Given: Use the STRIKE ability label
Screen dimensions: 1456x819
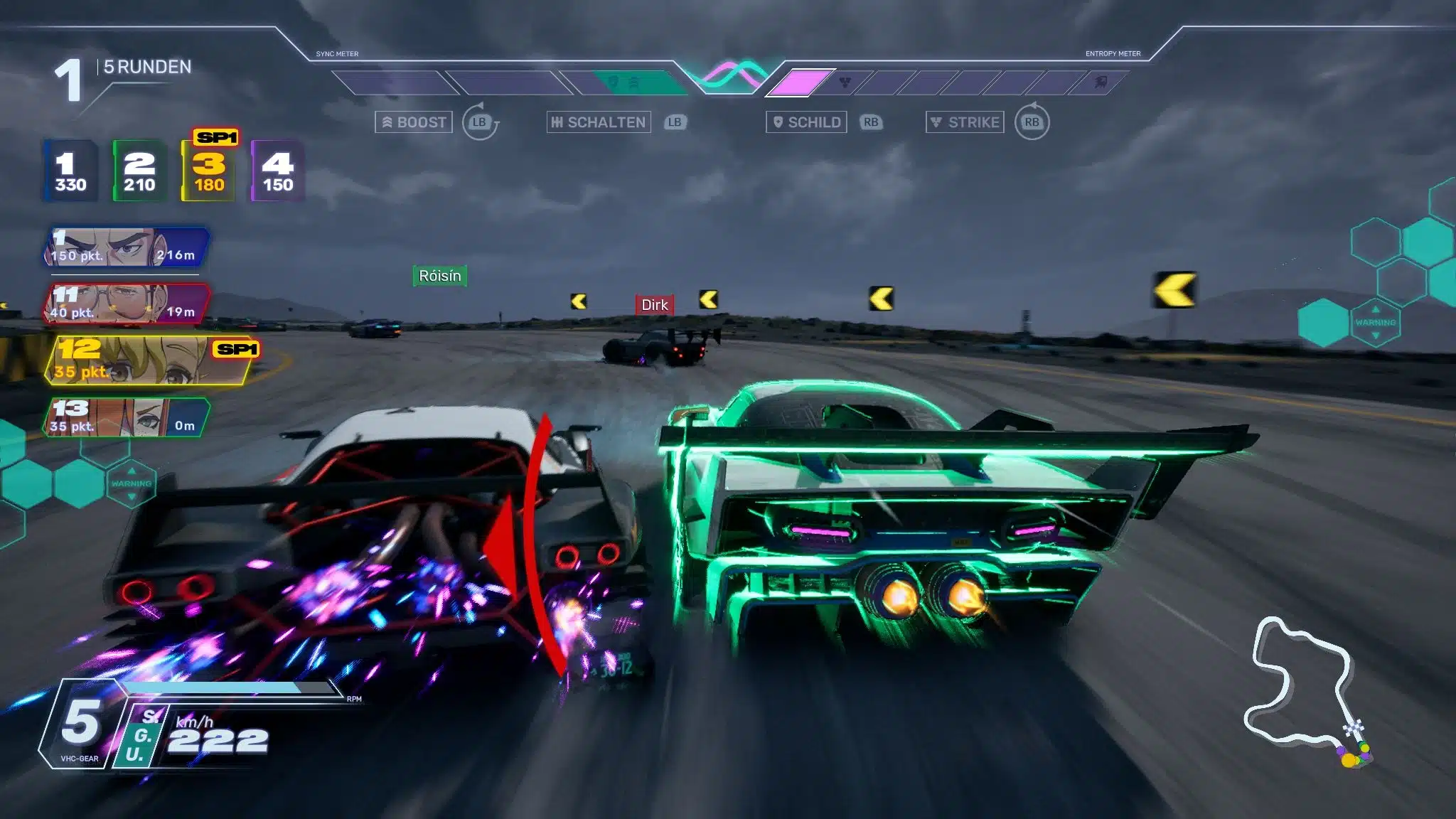Looking at the screenshot, I should click(965, 122).
